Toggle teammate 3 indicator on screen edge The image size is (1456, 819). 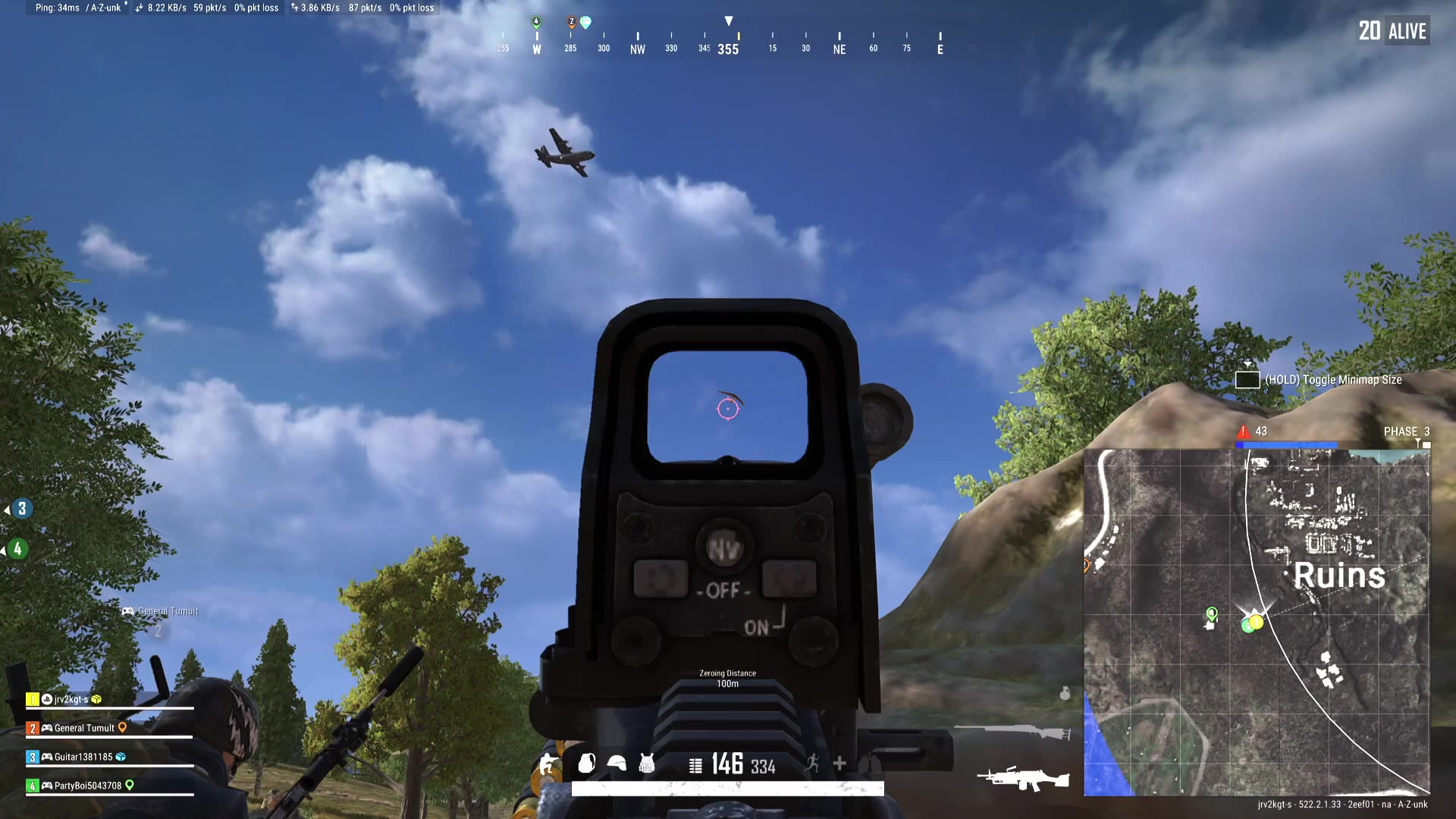coord(21,508)
